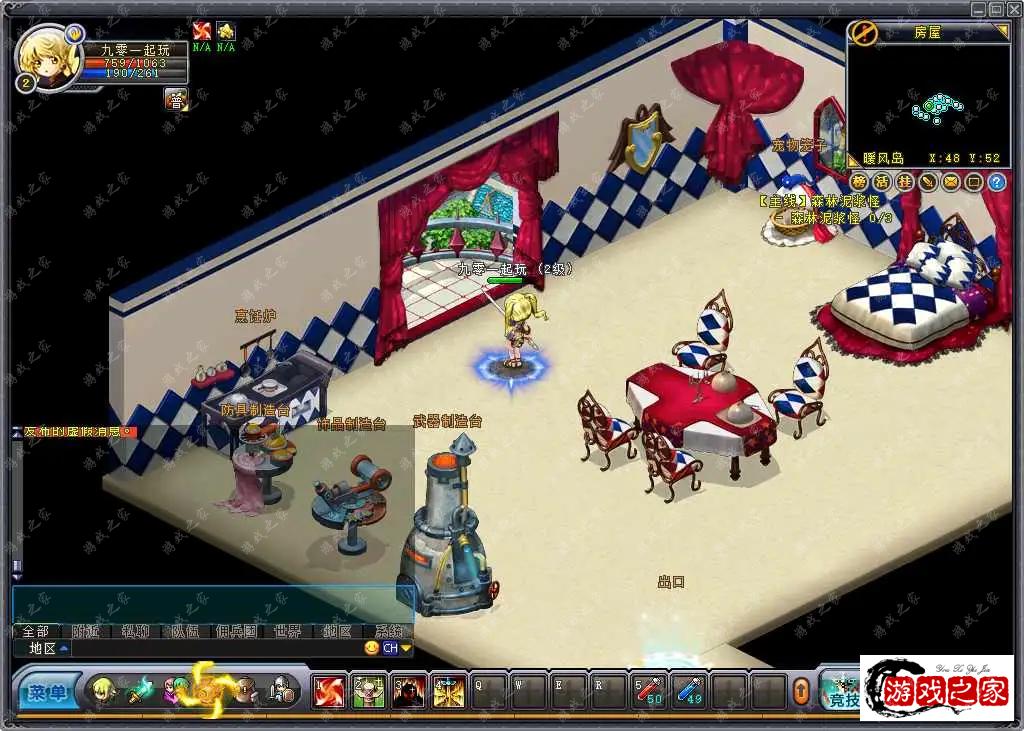Use the blue mana potion slot

coord(689,691)
